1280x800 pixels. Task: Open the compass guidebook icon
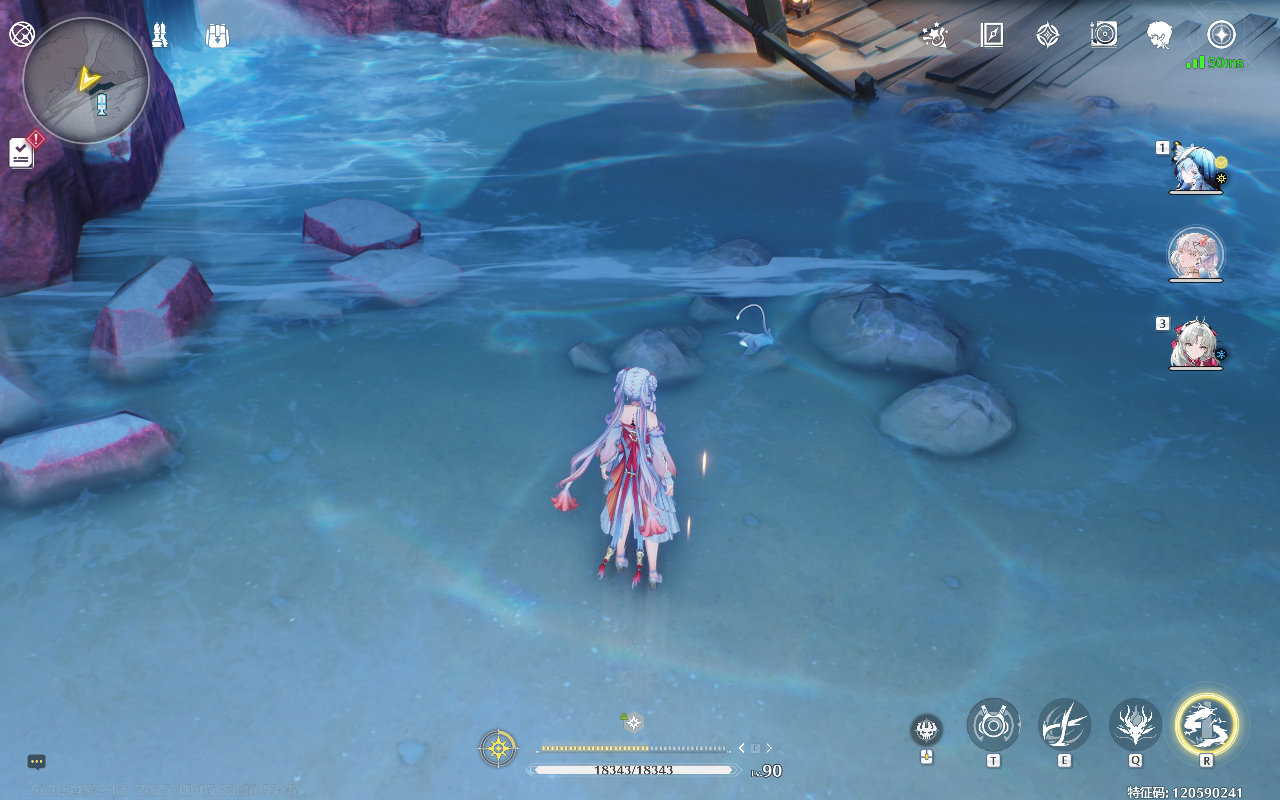pos(991,36)
